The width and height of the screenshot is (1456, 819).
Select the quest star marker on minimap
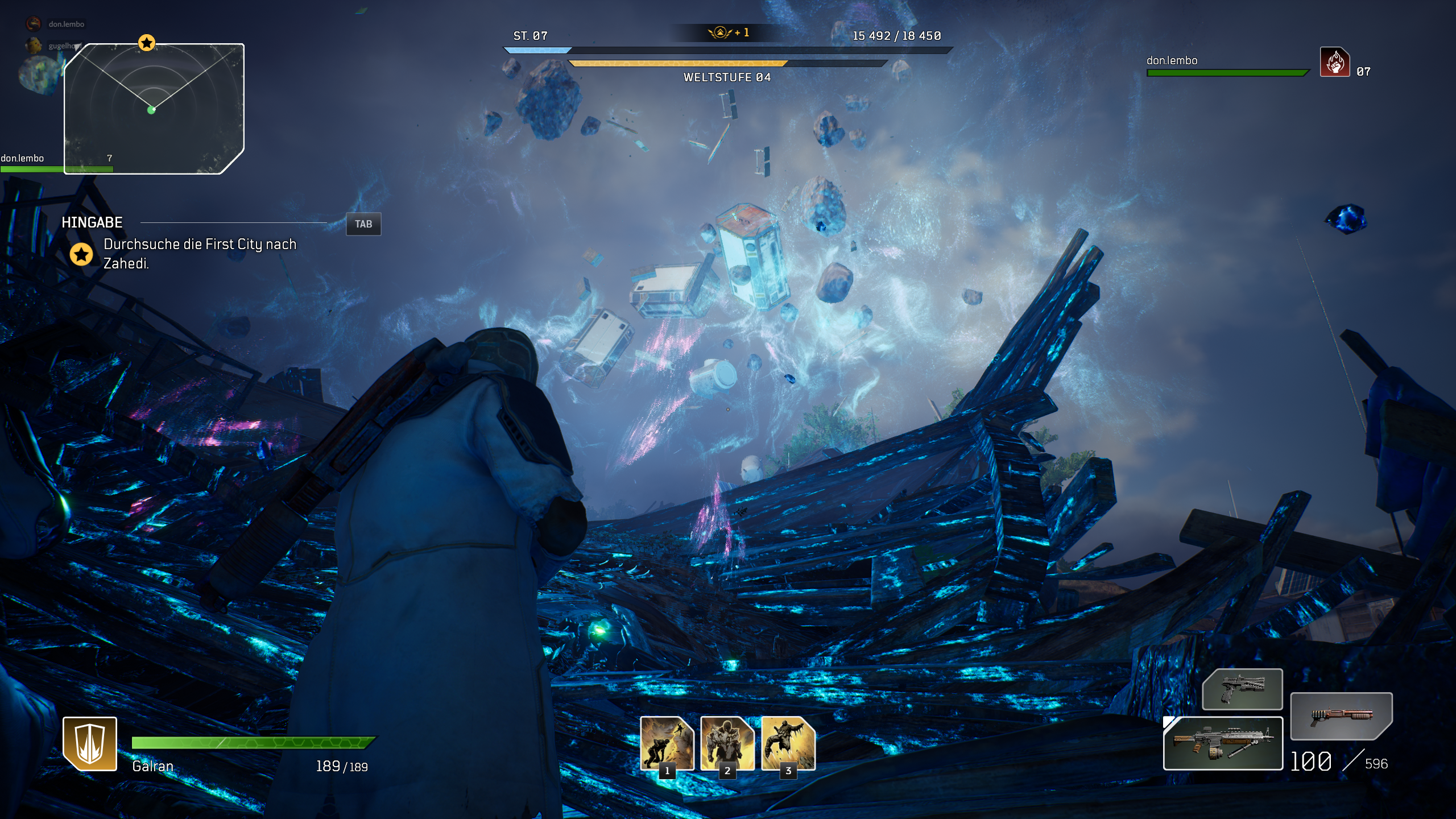(147, 43)
